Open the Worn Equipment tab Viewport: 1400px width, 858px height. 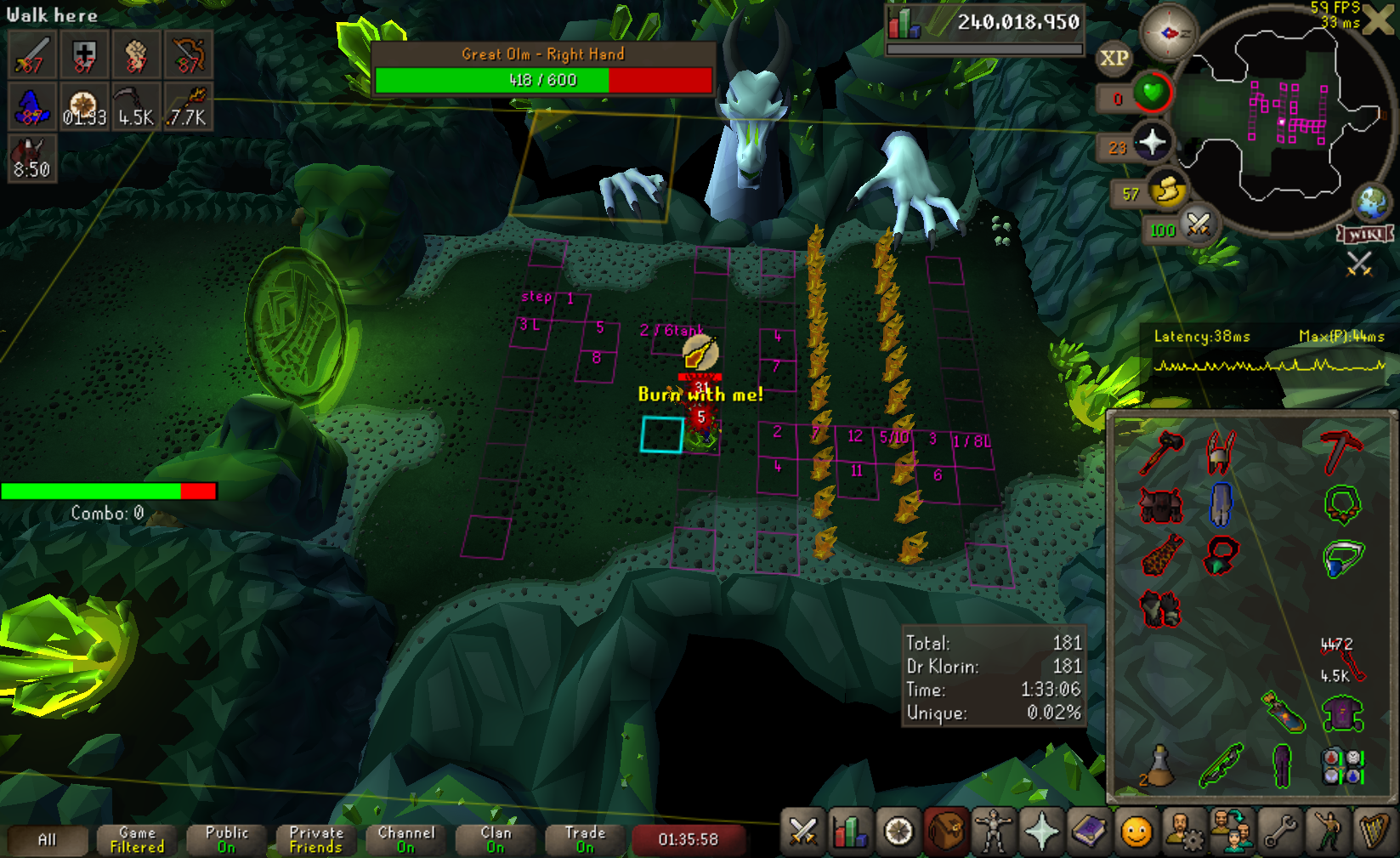994,832
